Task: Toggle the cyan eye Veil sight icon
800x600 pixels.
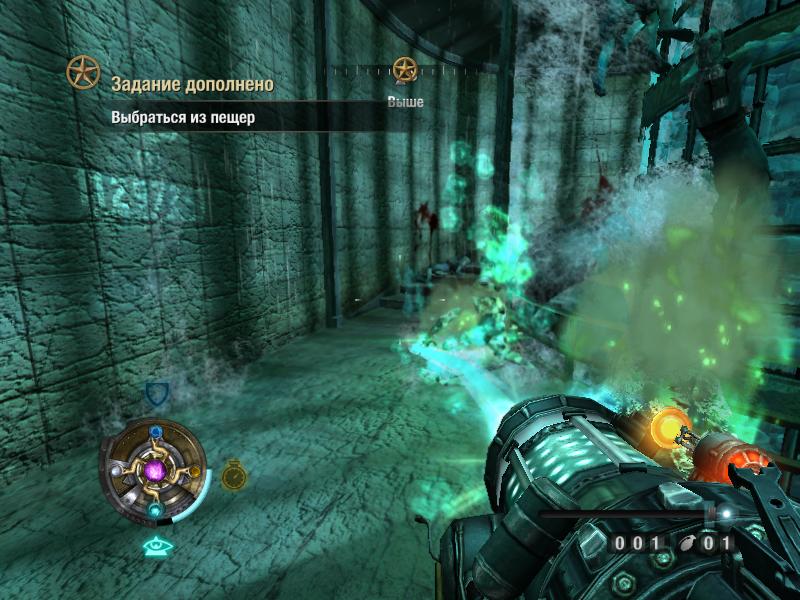Action: (155, 546)
